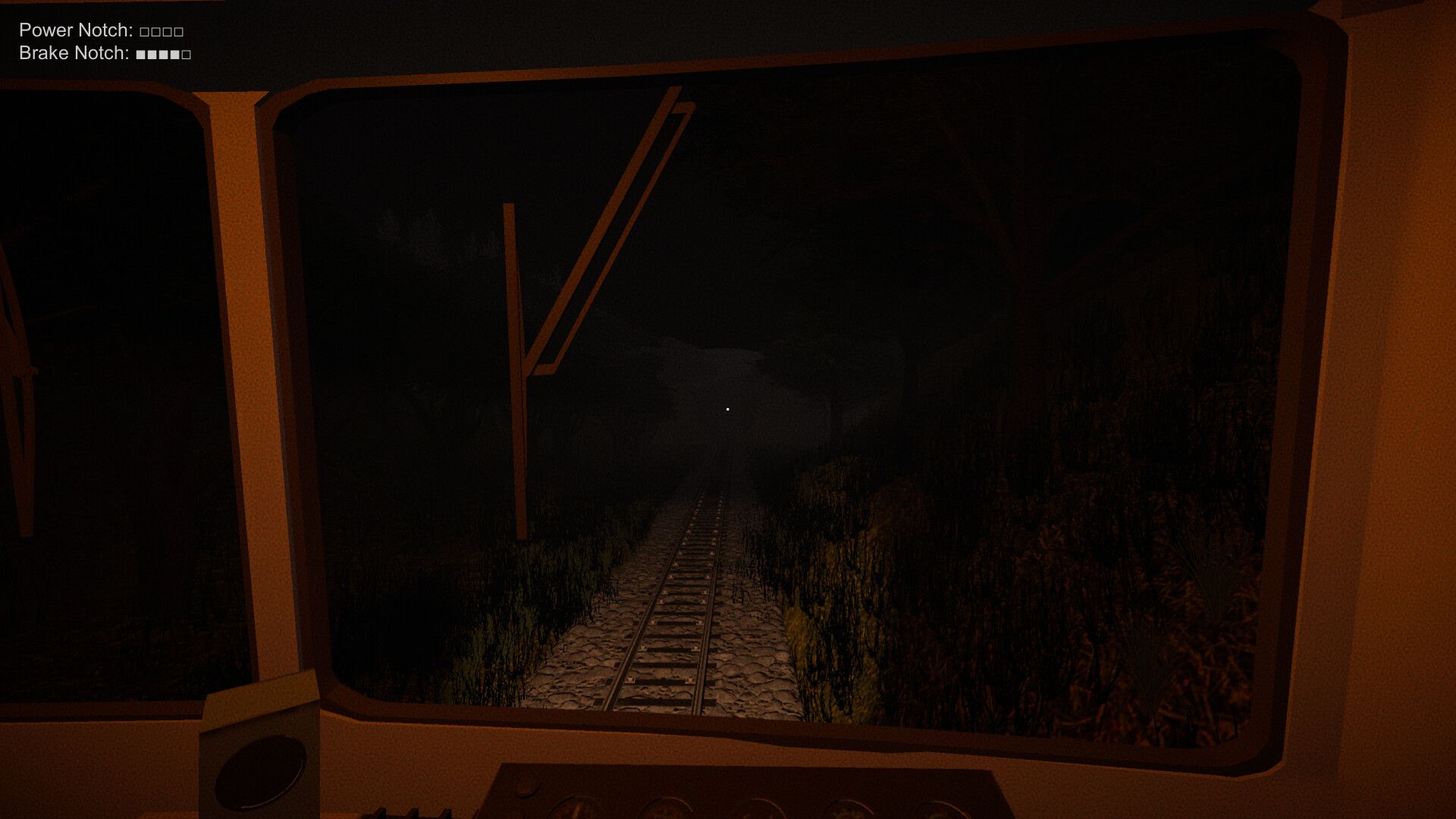
Task: Click the Brake Notch HUD row
Action: (102, 54)
